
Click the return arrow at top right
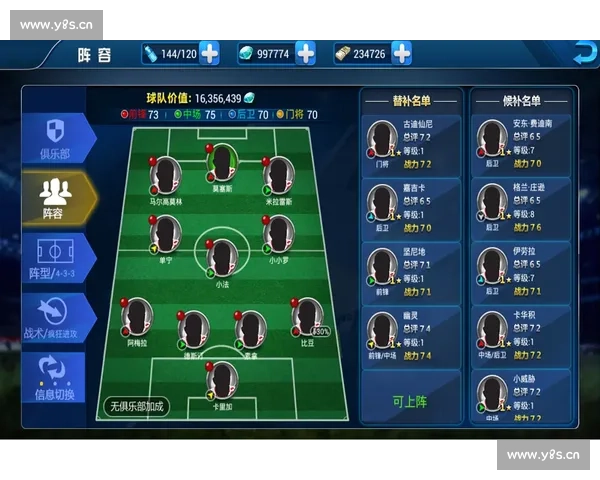click(x=582, y=52)
